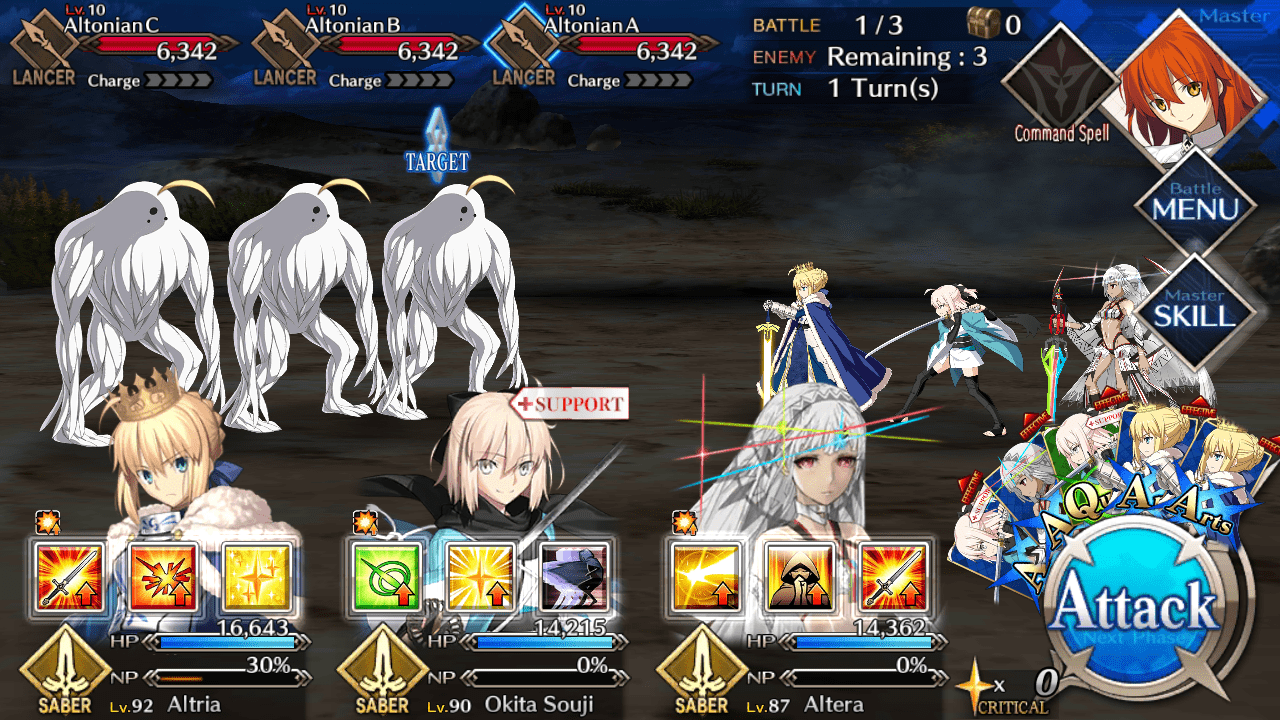Screen dimensions: 1280x720
Task: Use Okita Souji's yellow star skill
Action: pyautogui.click(x=479, y=577)
